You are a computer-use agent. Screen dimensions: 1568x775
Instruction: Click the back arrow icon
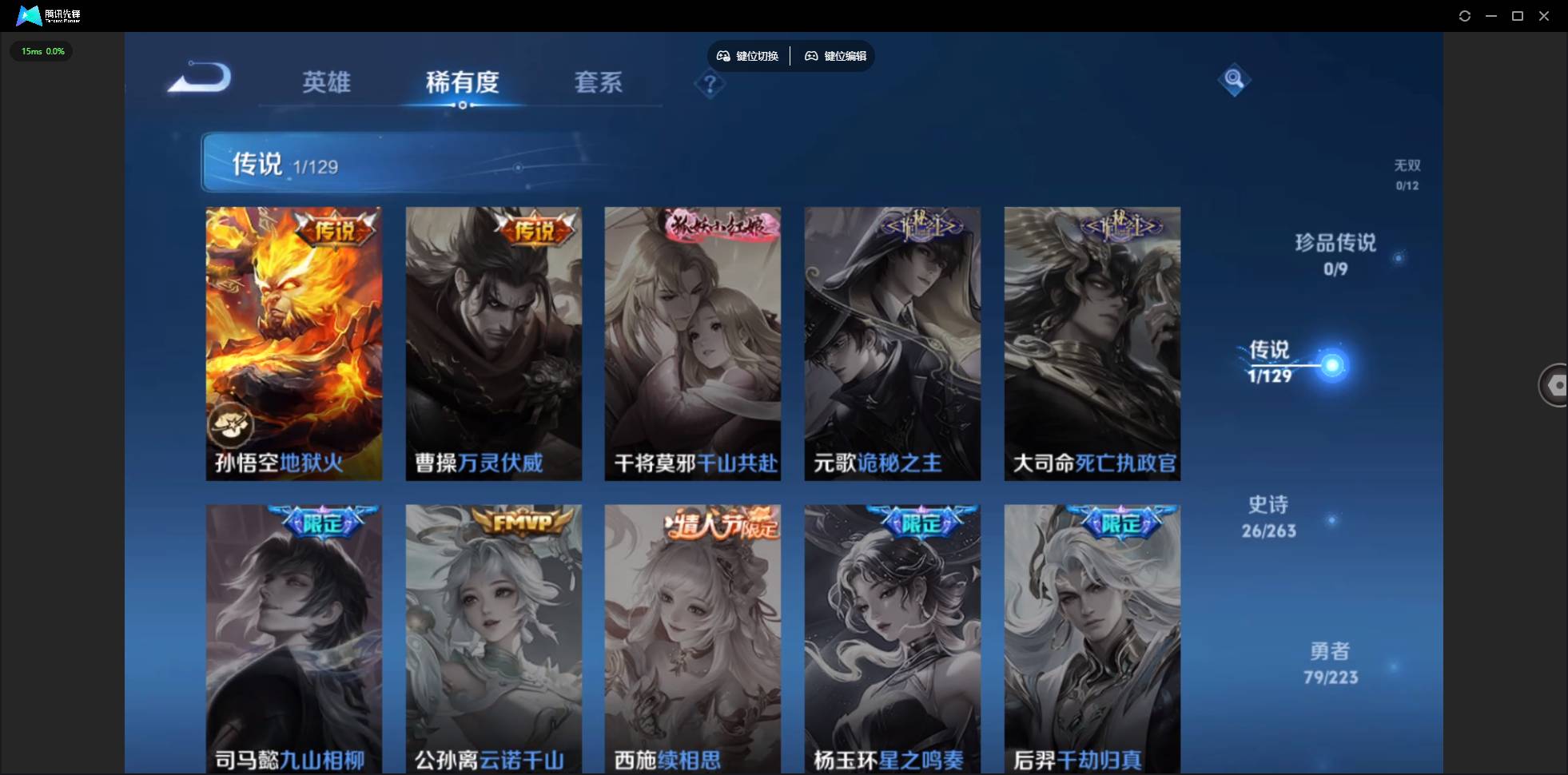pyautogui.click(x=198, y=78)
